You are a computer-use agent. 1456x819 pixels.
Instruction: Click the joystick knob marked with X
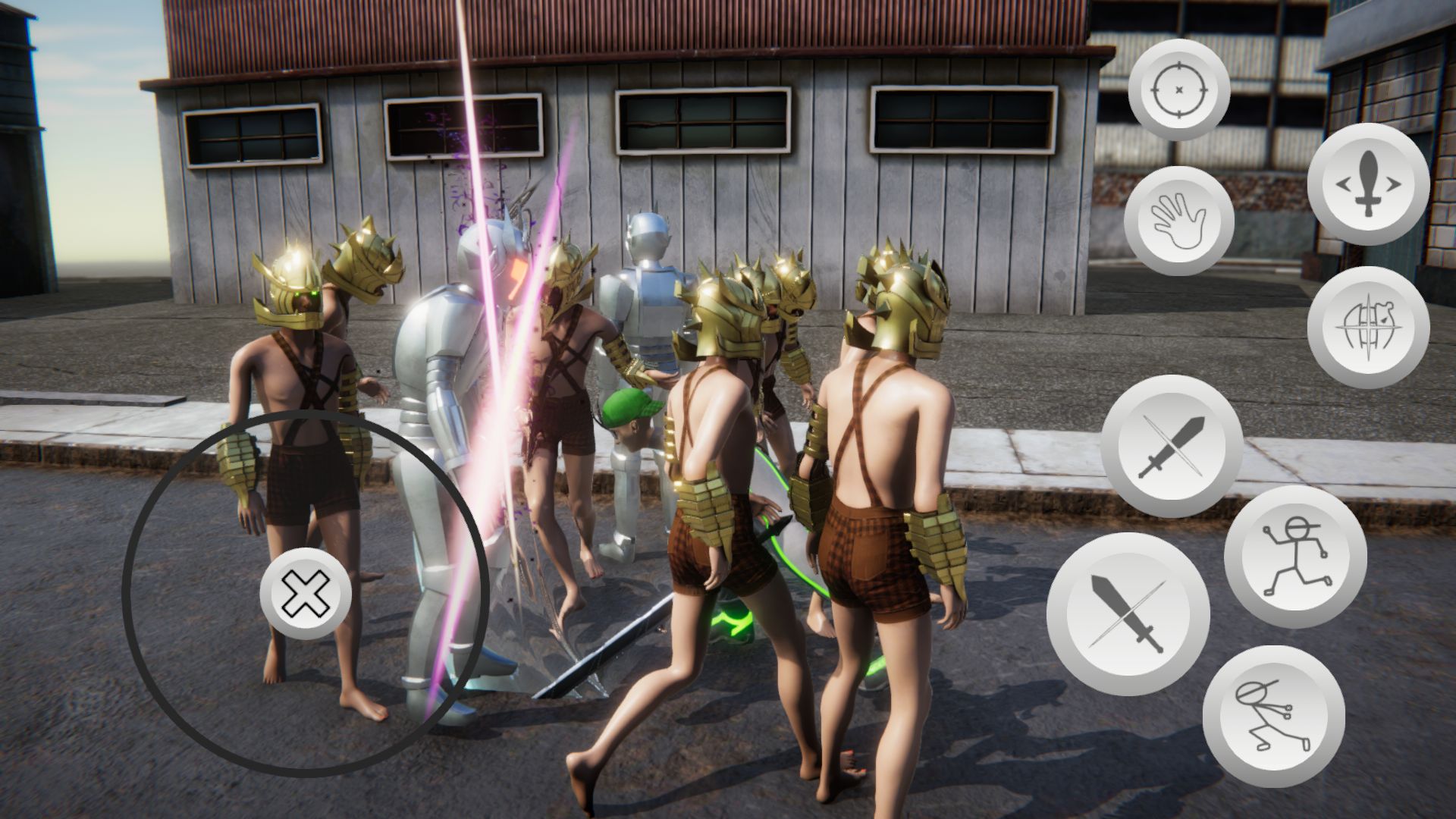tap(306, 593)
